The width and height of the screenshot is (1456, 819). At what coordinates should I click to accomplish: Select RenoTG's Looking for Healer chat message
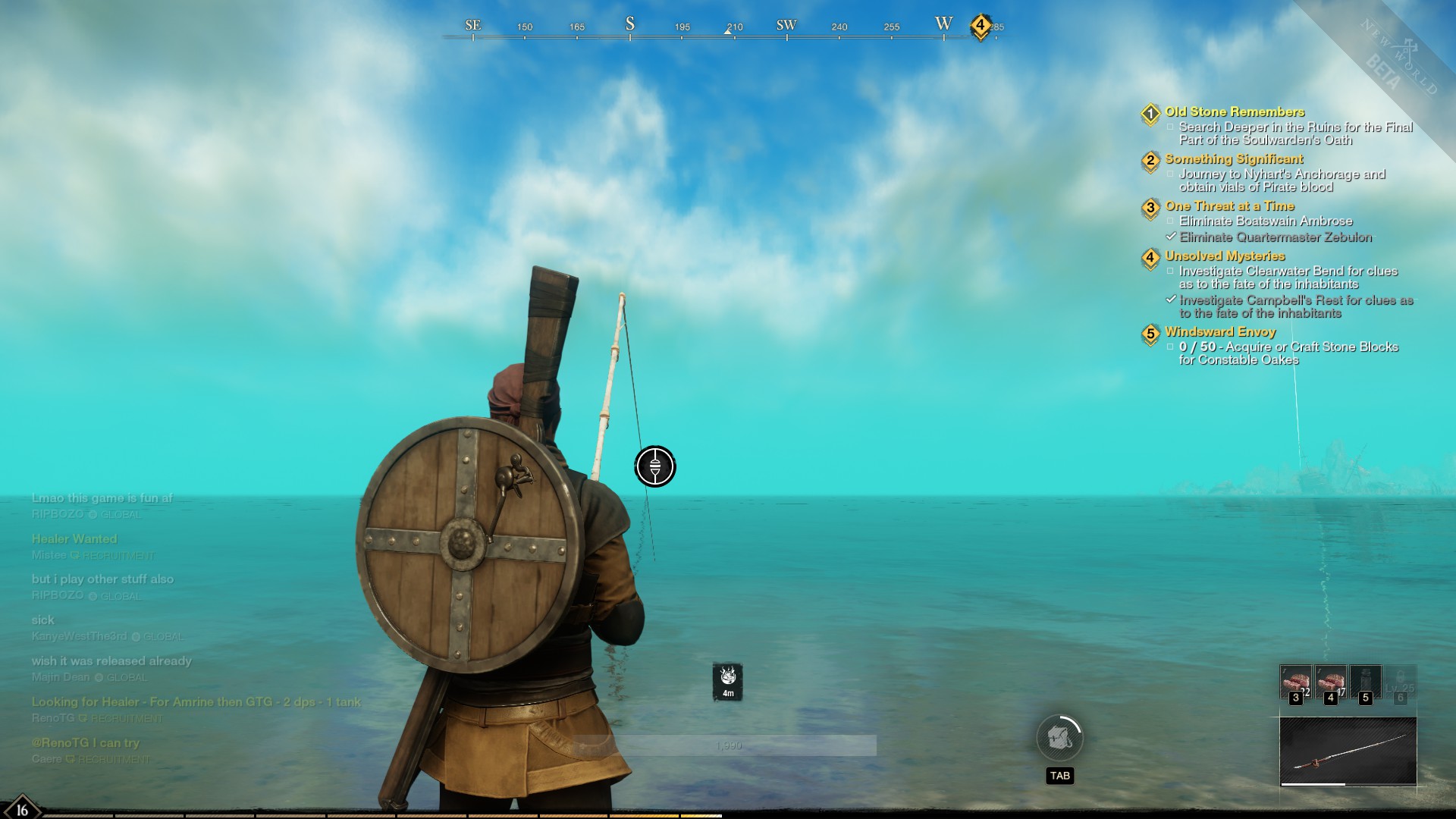click(x=196, y=702)
